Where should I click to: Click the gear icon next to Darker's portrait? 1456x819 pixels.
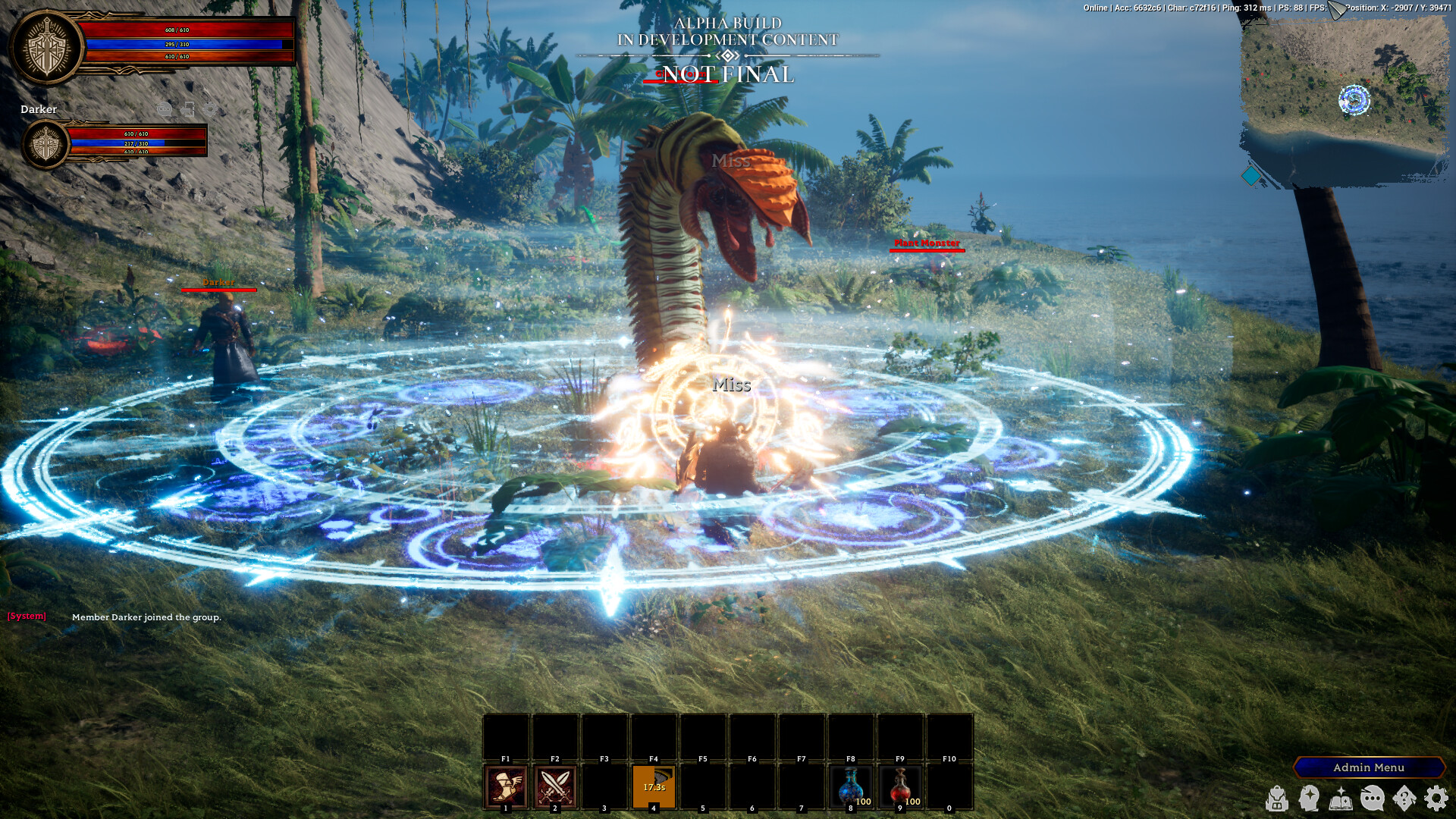tap(210, 109)
